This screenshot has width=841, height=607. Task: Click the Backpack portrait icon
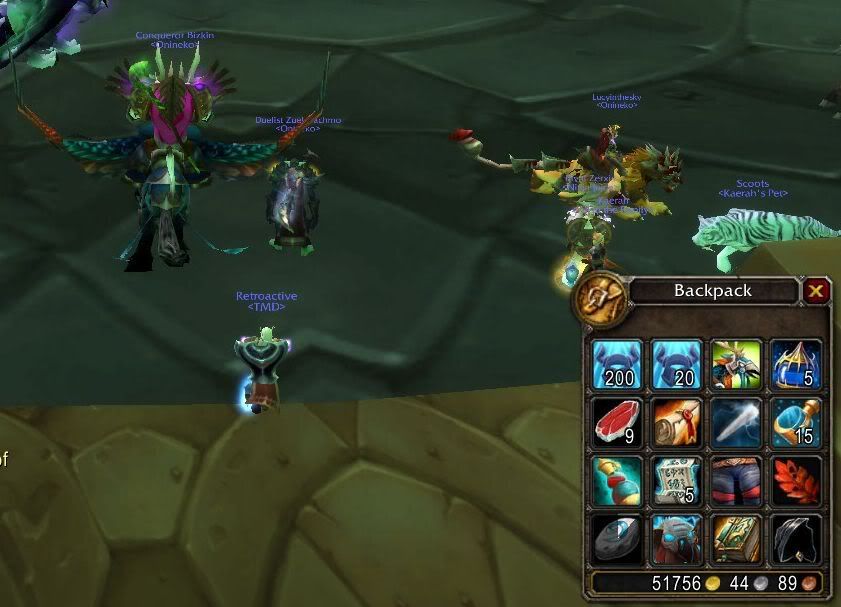point(600,296)
